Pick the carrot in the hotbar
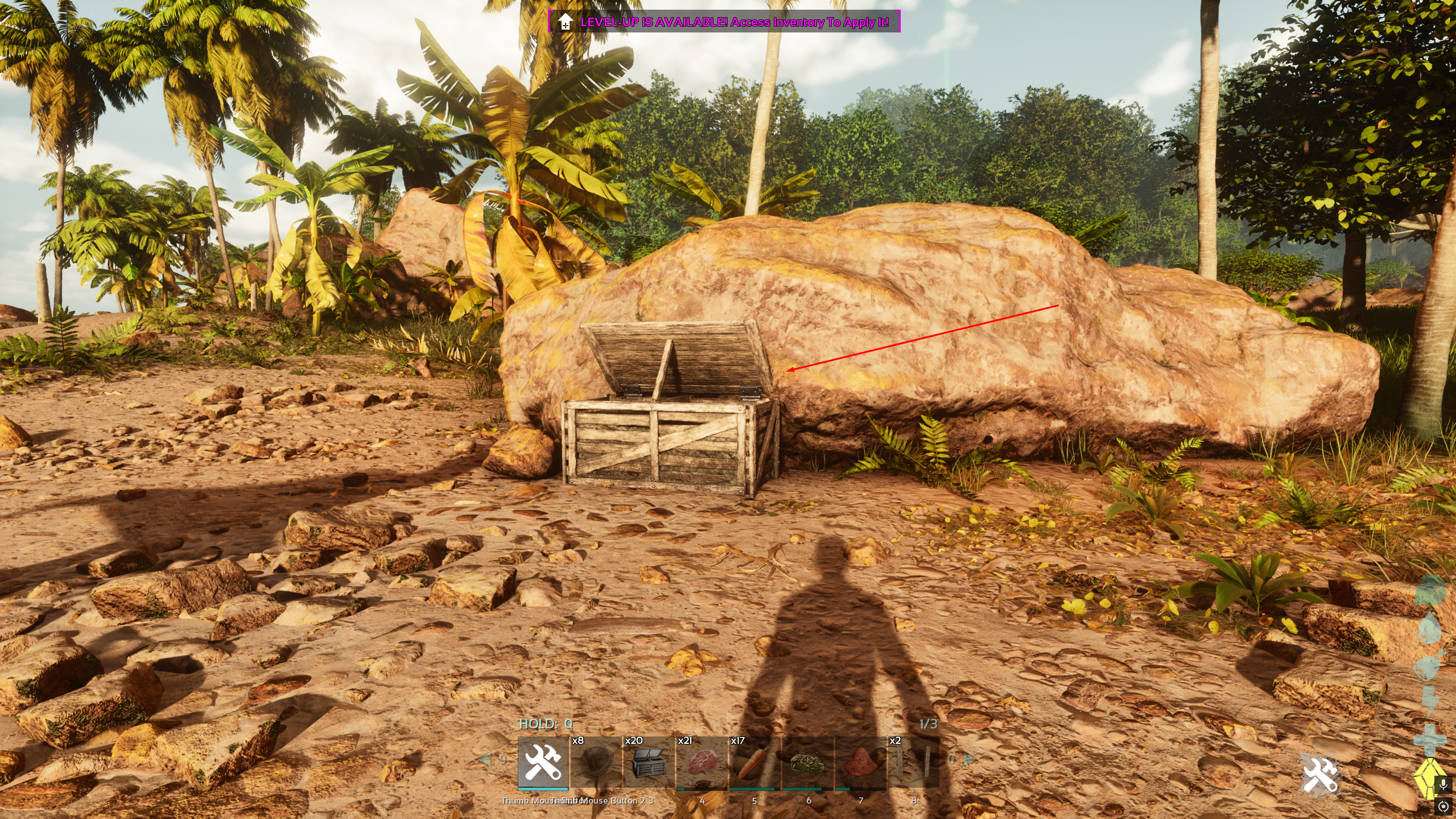 [x=754, y=762]
